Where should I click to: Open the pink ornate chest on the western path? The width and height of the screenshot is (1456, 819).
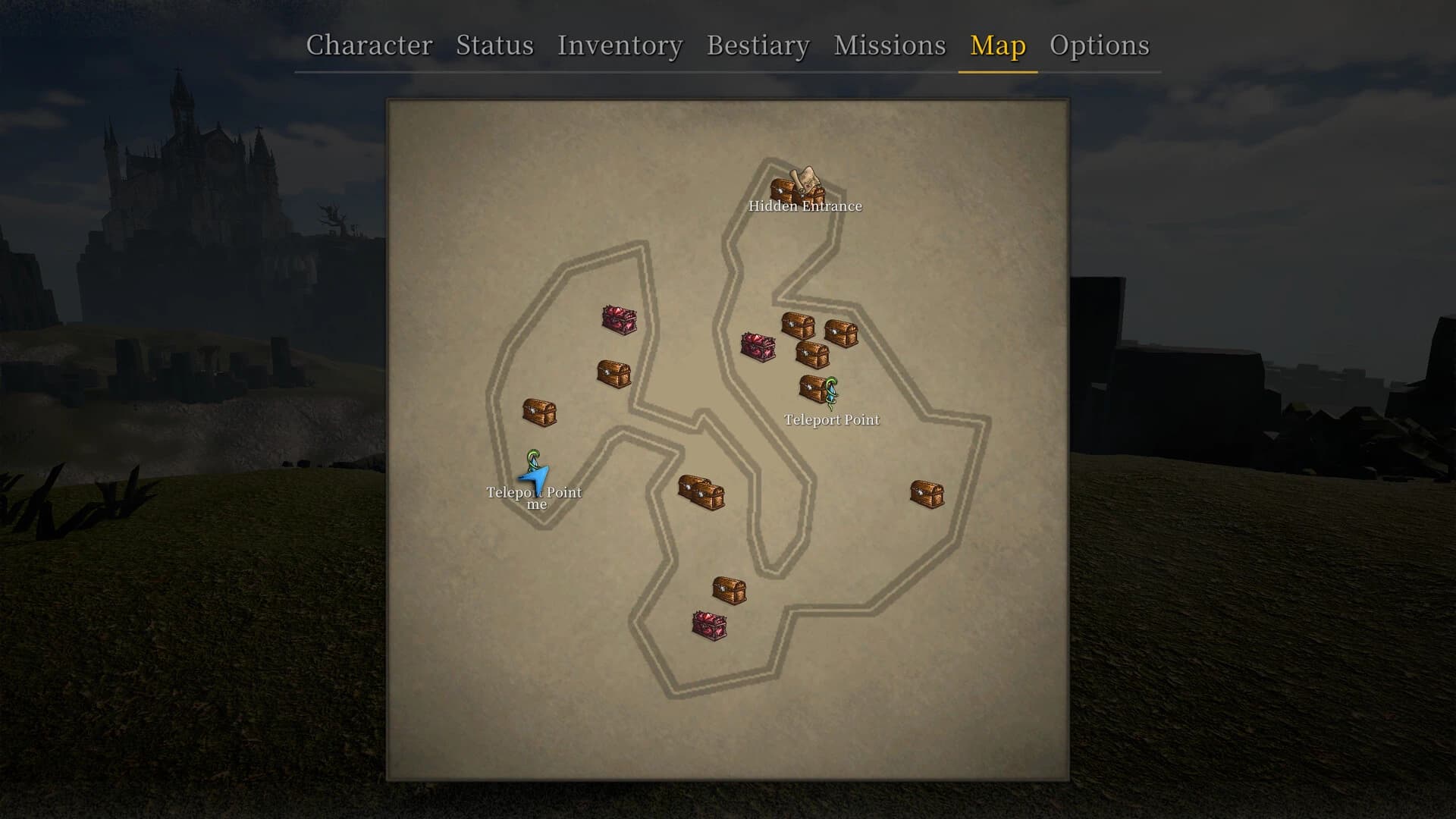(619, 319)
